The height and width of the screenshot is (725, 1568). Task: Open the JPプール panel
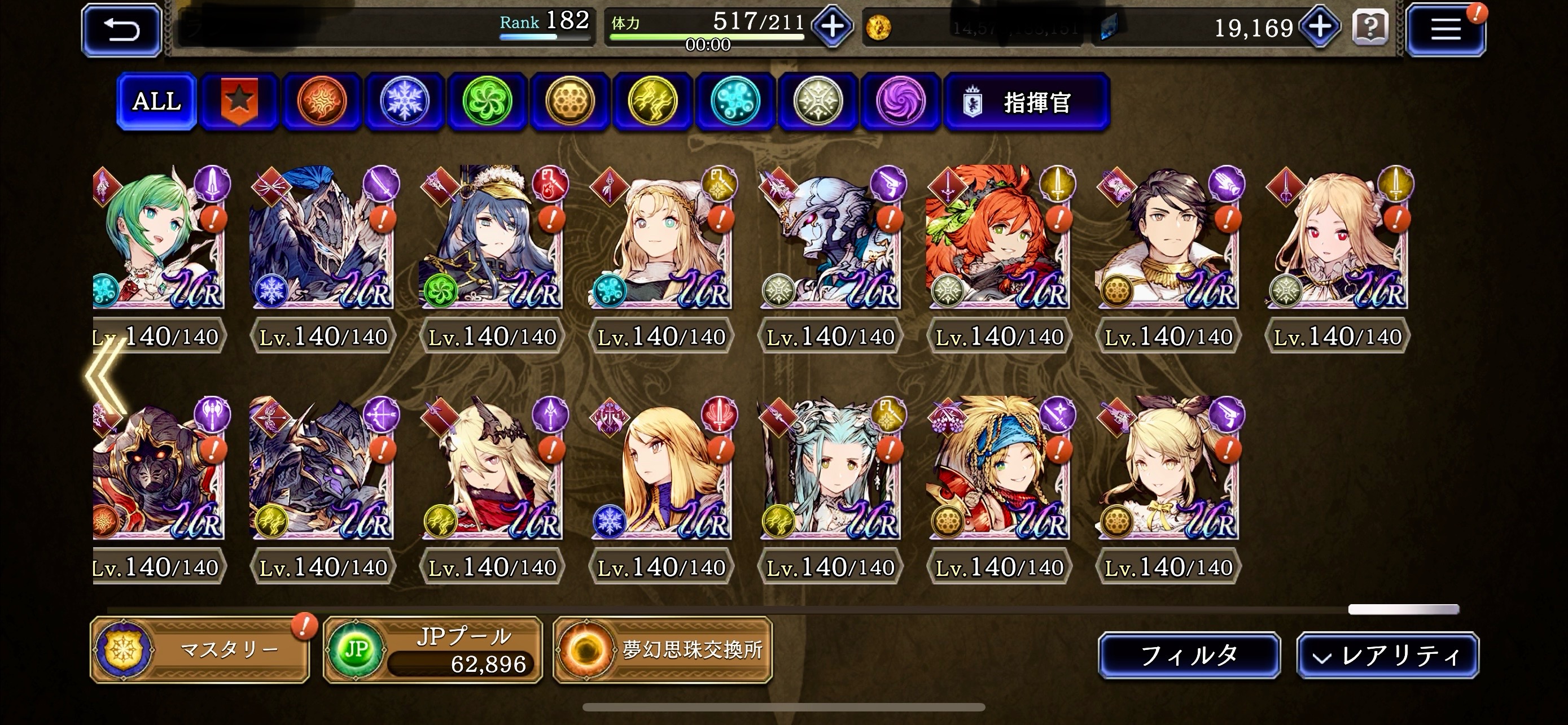point(432,649)
